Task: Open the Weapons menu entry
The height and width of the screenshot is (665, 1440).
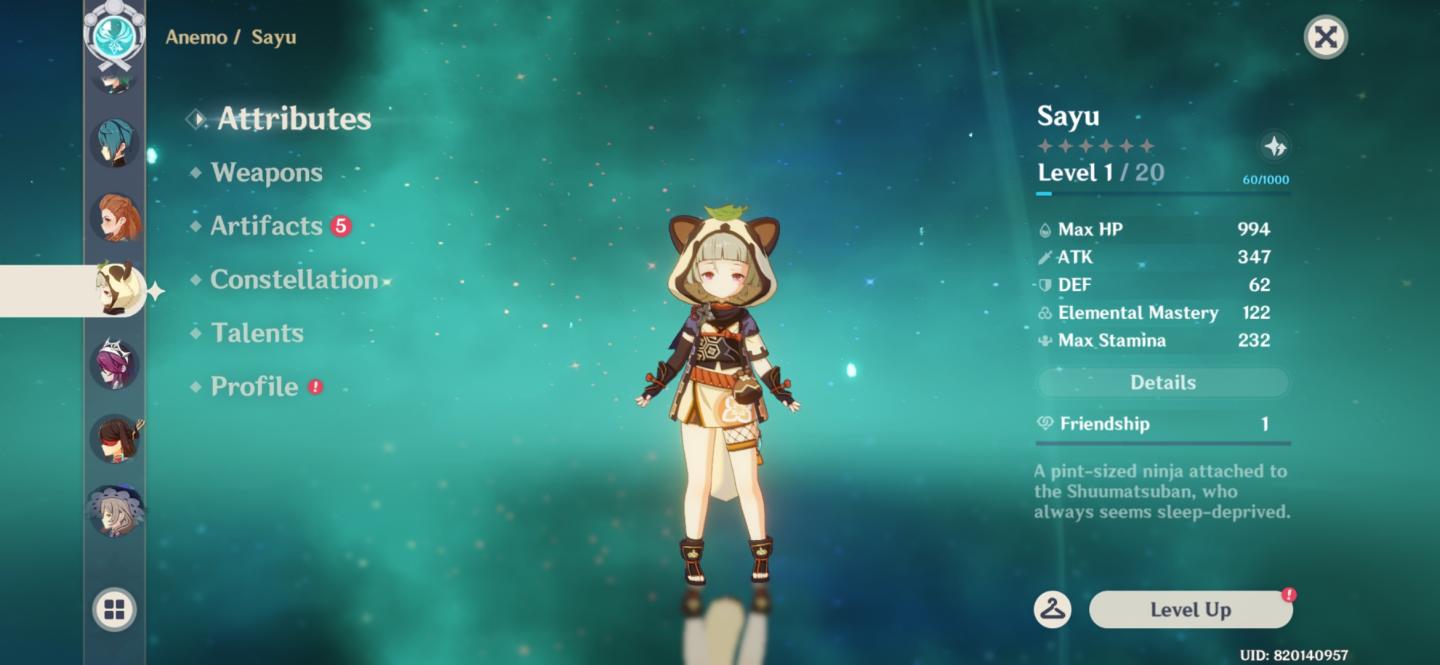Action: pos(266,172)
